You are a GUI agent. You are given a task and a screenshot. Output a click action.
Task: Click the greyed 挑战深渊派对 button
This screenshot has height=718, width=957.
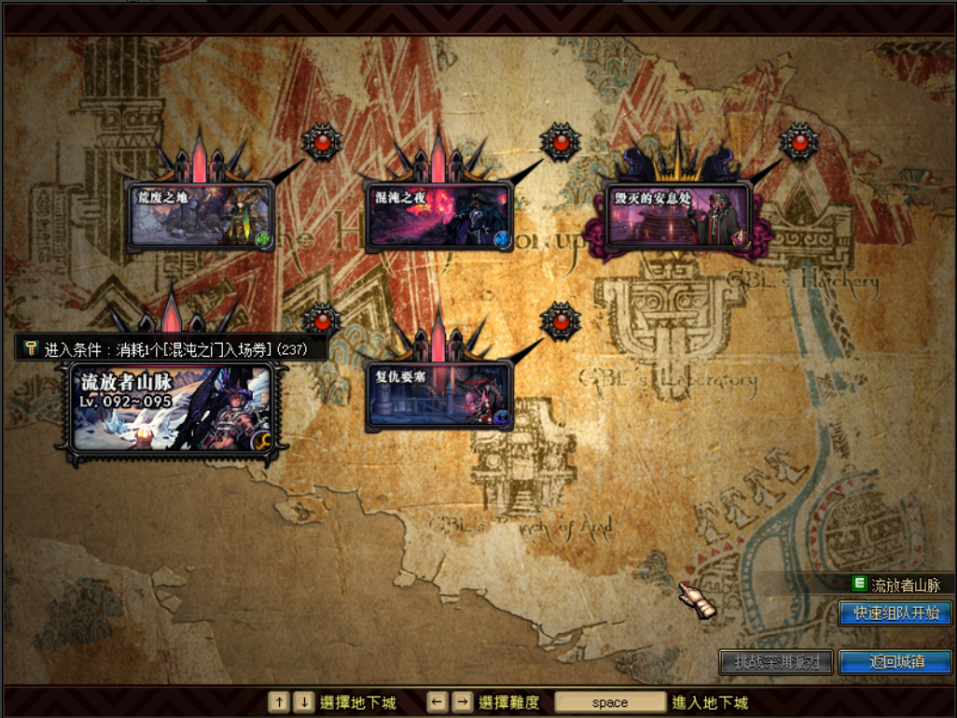[776, 662]
